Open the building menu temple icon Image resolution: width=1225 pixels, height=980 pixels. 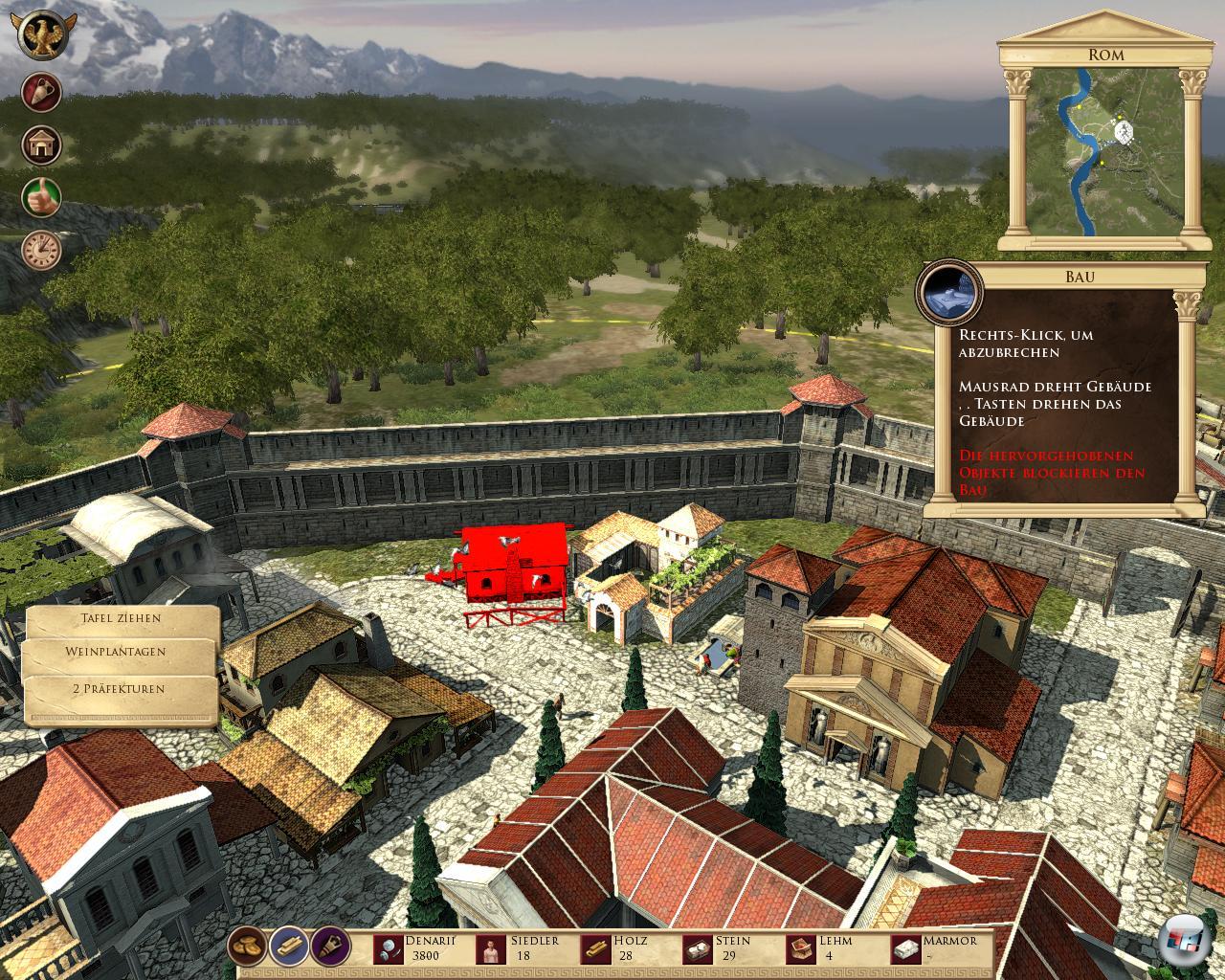[x=42, y=145]
